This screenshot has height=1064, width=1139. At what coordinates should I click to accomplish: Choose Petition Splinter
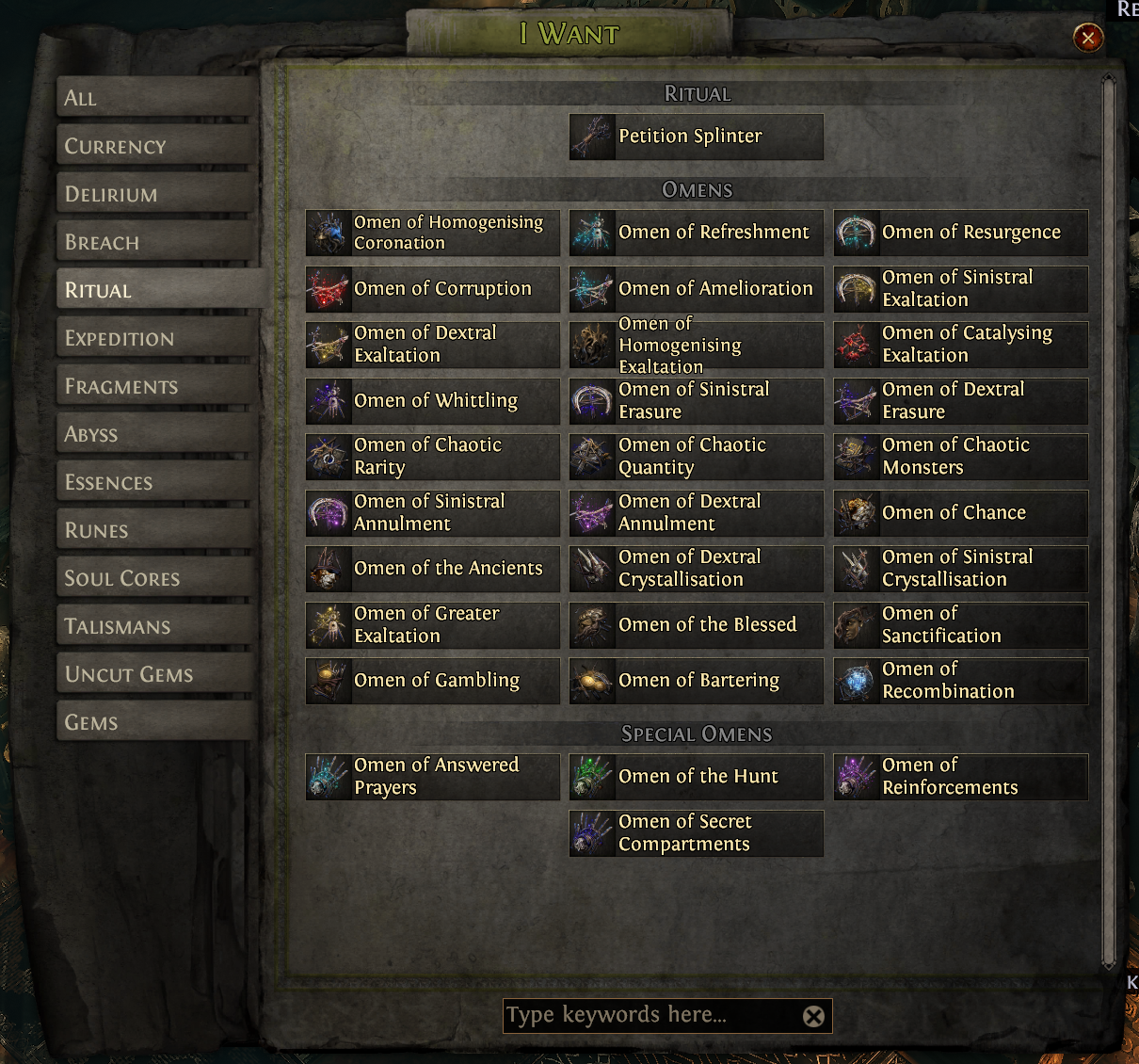pyautogui.click(x=696, y=137)
